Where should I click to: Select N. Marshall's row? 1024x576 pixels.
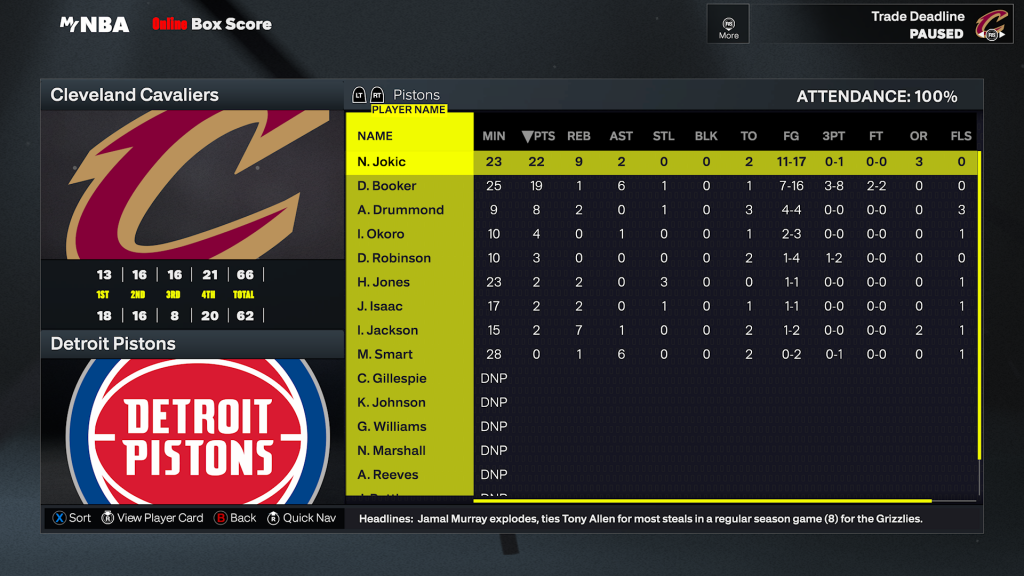[x=391, y=450]
